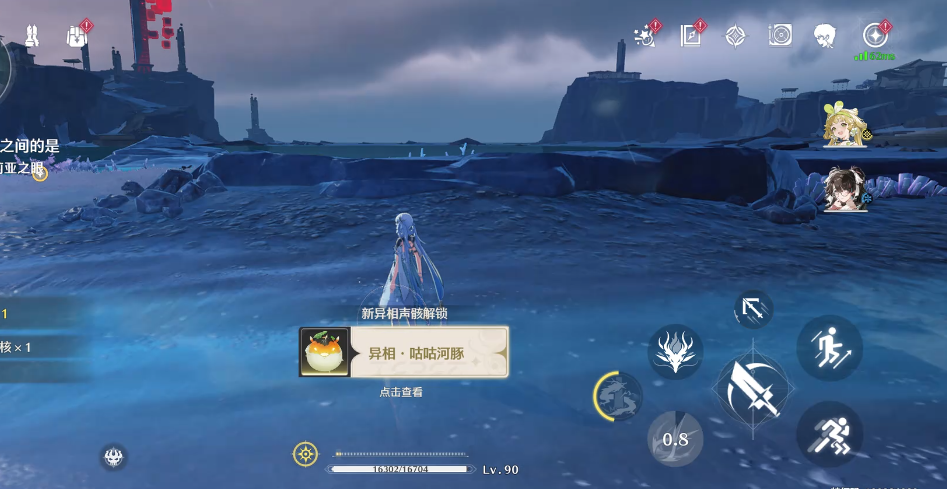Use the grapple utility tool button
This screenshot has height=489, width=947.
pos(750,309)
